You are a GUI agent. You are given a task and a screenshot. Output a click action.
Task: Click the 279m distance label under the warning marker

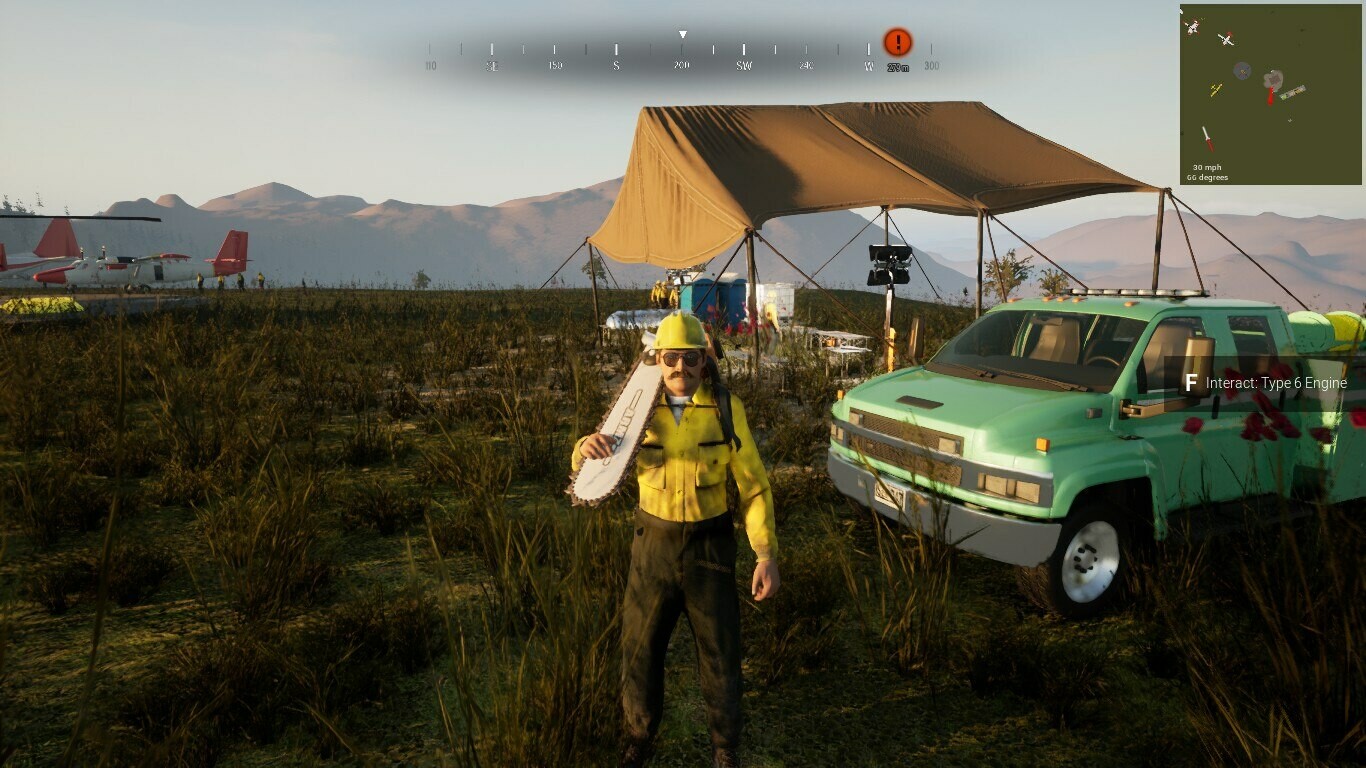(897, 67)
